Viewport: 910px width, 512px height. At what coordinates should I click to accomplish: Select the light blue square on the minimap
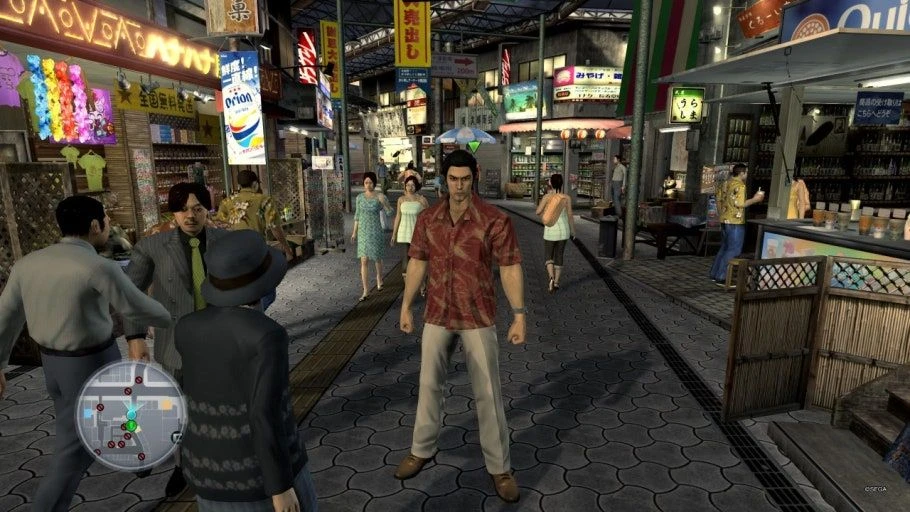[87, 413]
